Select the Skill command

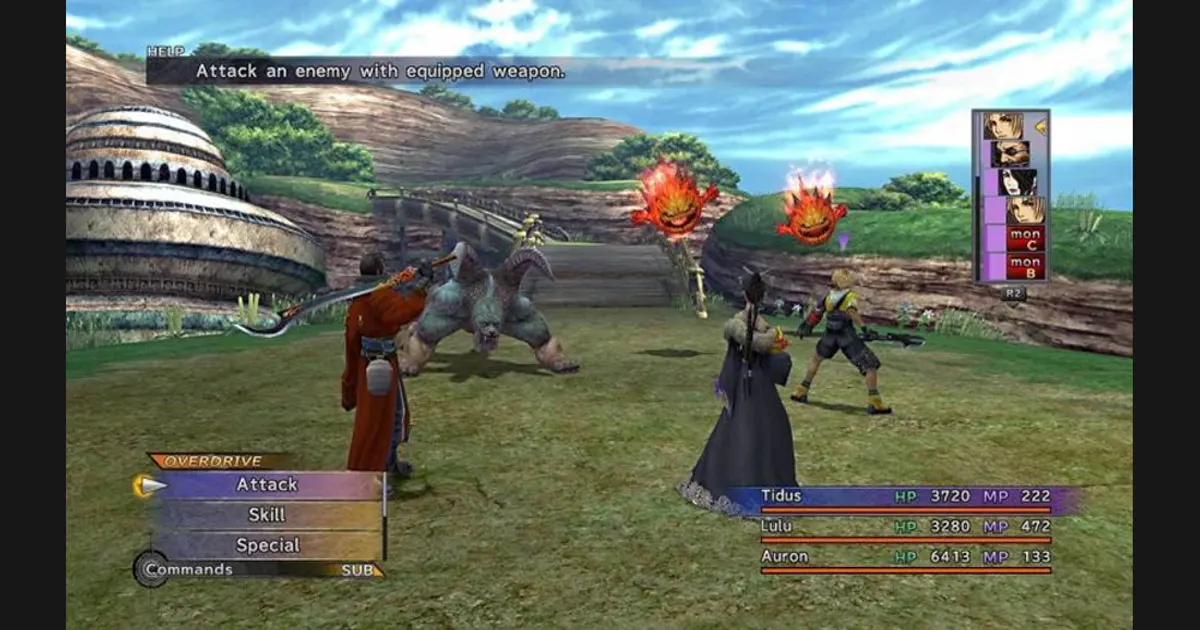point(267,515)
